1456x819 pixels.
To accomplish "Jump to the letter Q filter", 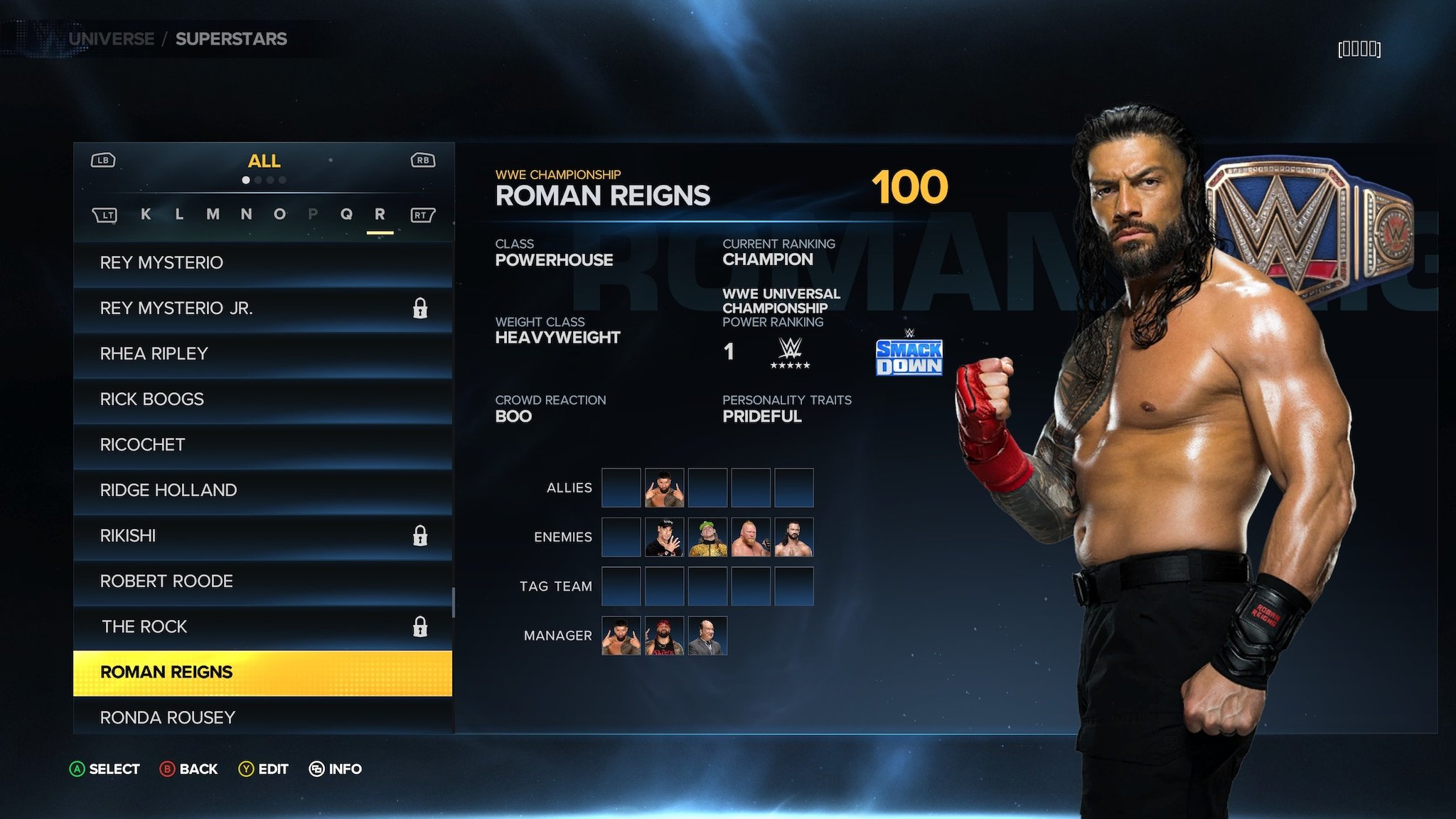I will point(346,214).
